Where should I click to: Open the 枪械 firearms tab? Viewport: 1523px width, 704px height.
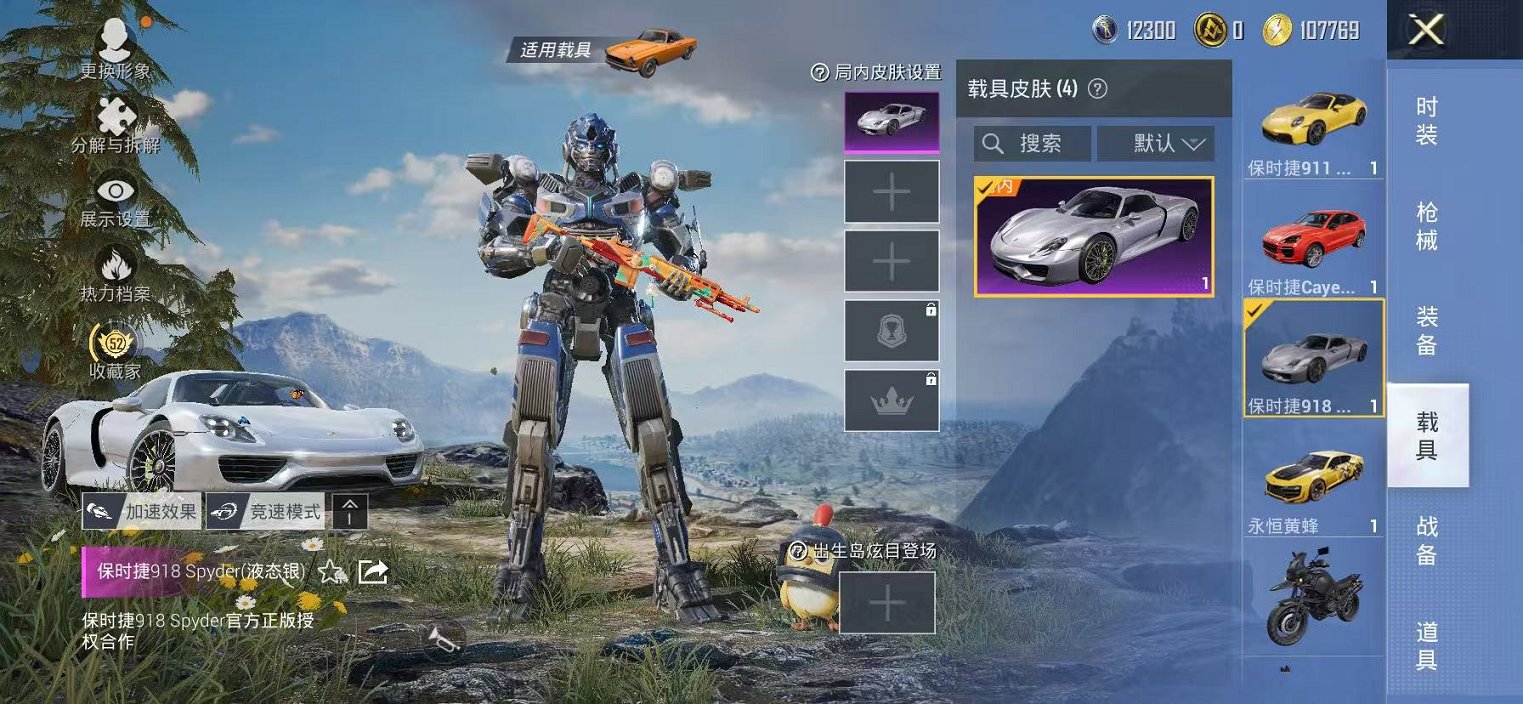click(1427, 226)
